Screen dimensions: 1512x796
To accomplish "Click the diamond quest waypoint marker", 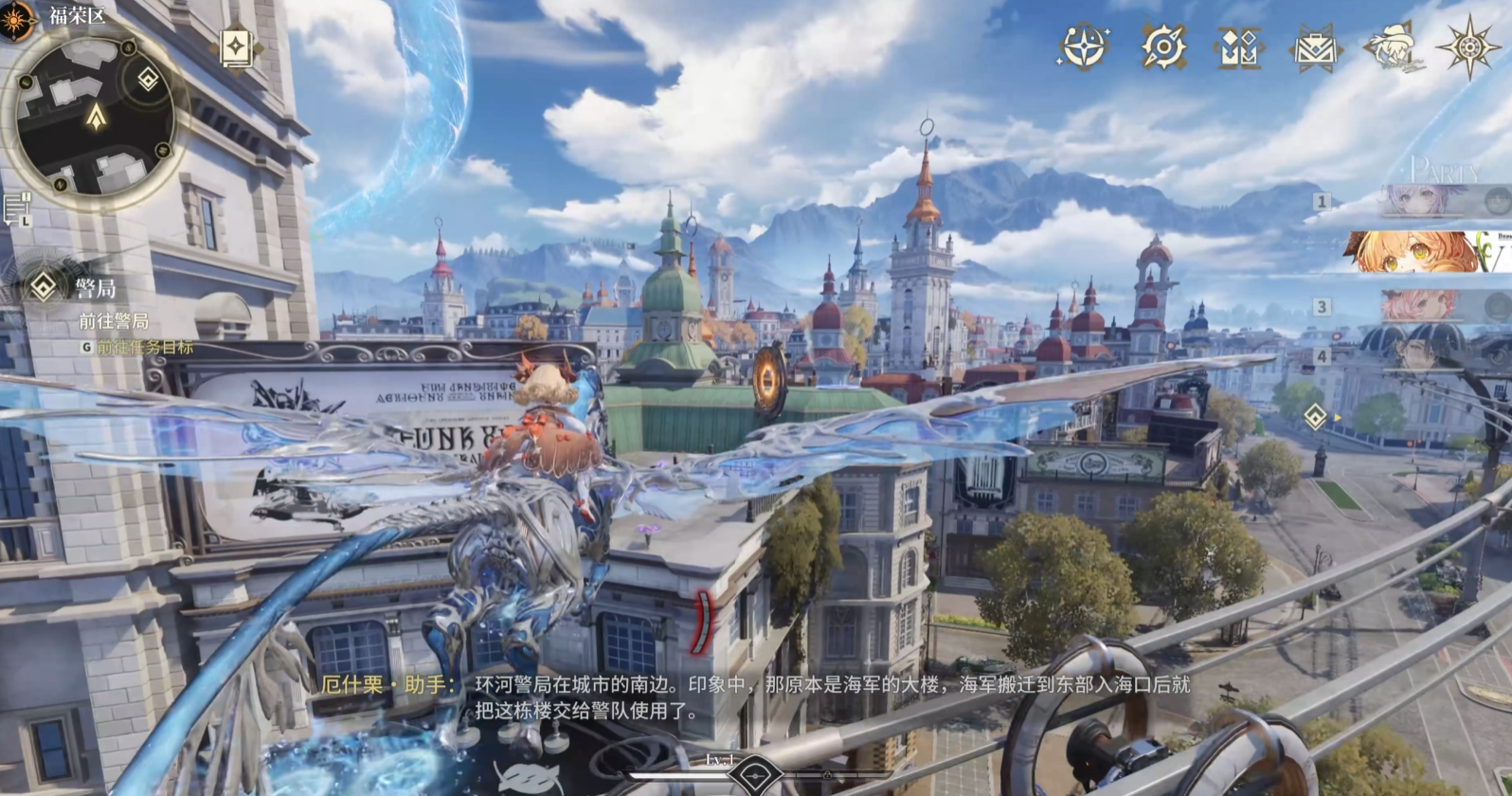I will [x=1315, y=416].
